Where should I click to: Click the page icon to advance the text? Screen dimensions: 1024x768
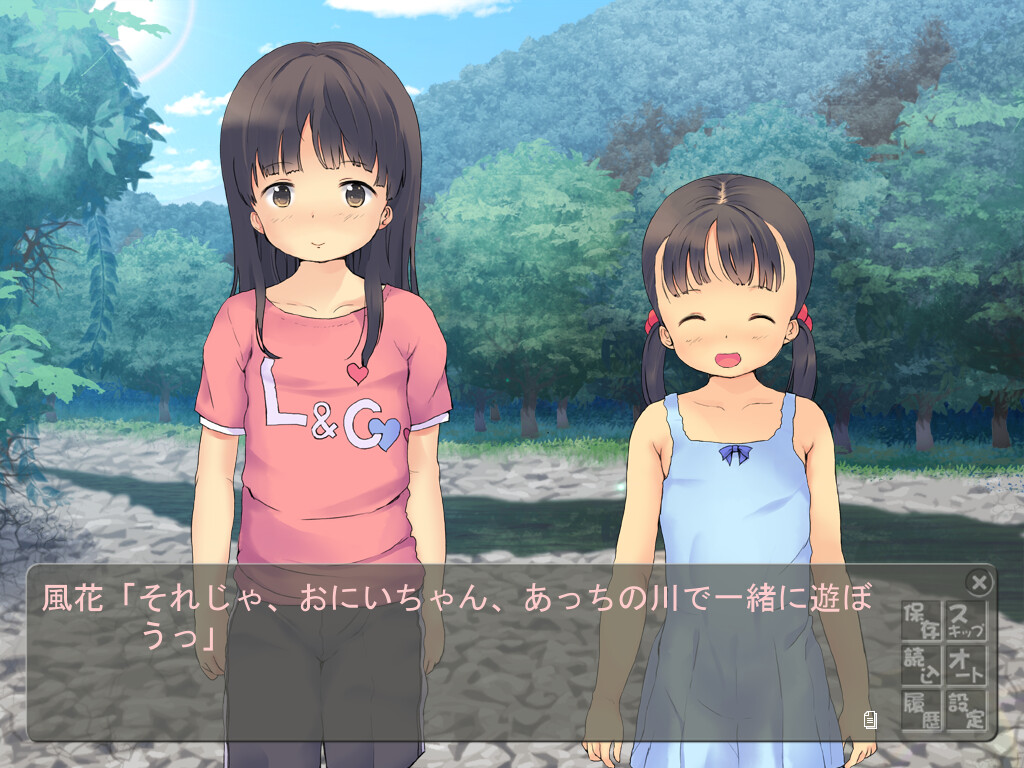pyautogui.click(x=870, y=718)
